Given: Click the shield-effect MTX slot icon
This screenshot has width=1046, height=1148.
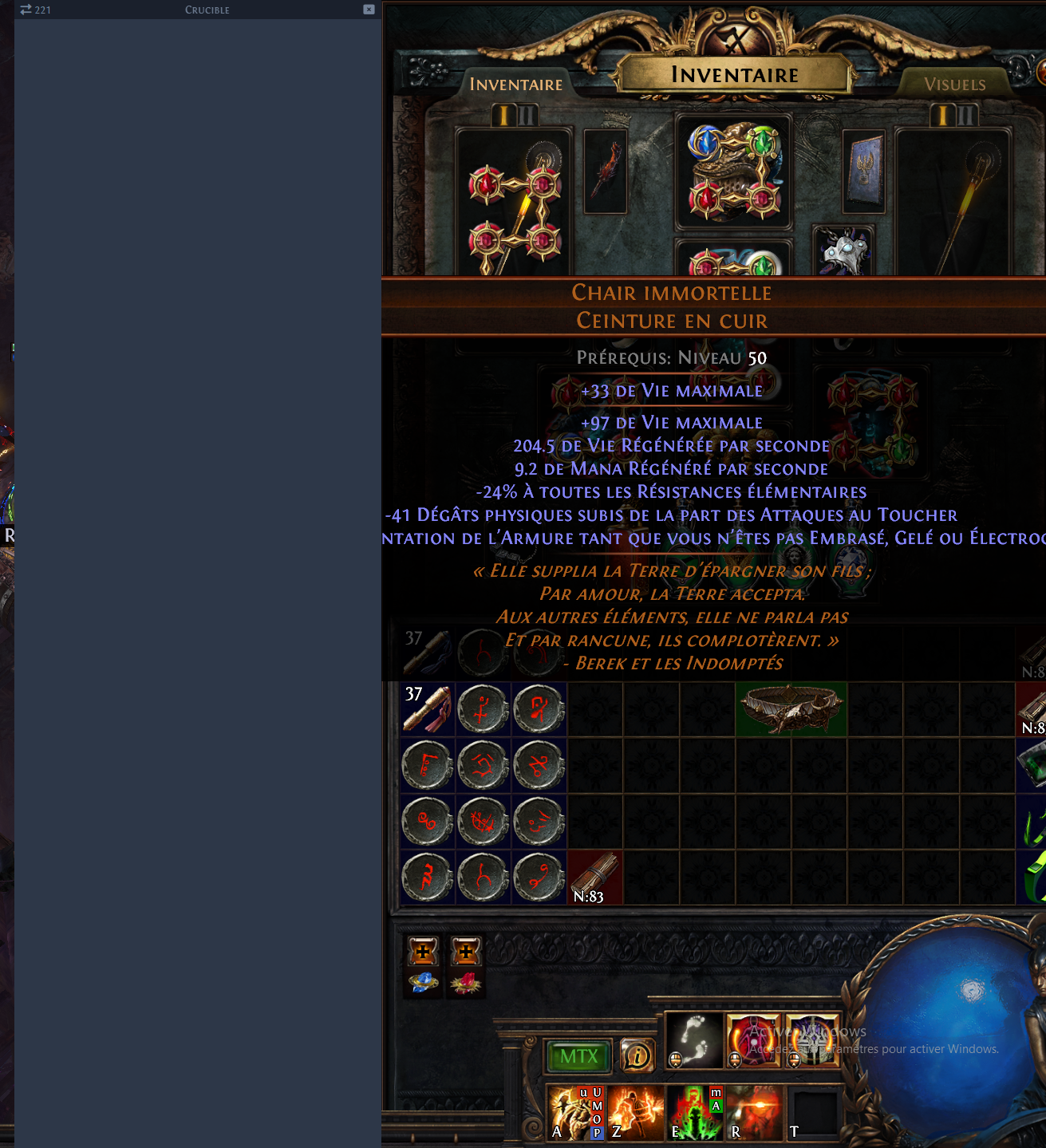Looking at the screenshot, I should coord(811,1038).
